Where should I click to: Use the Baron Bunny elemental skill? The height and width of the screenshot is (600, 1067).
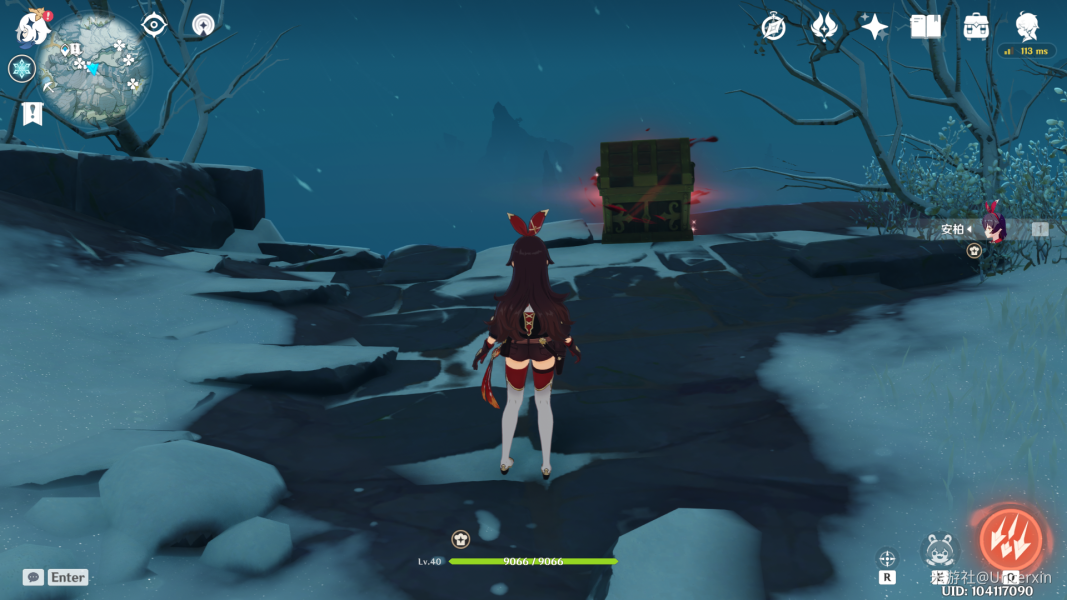[x=940, y=550]
